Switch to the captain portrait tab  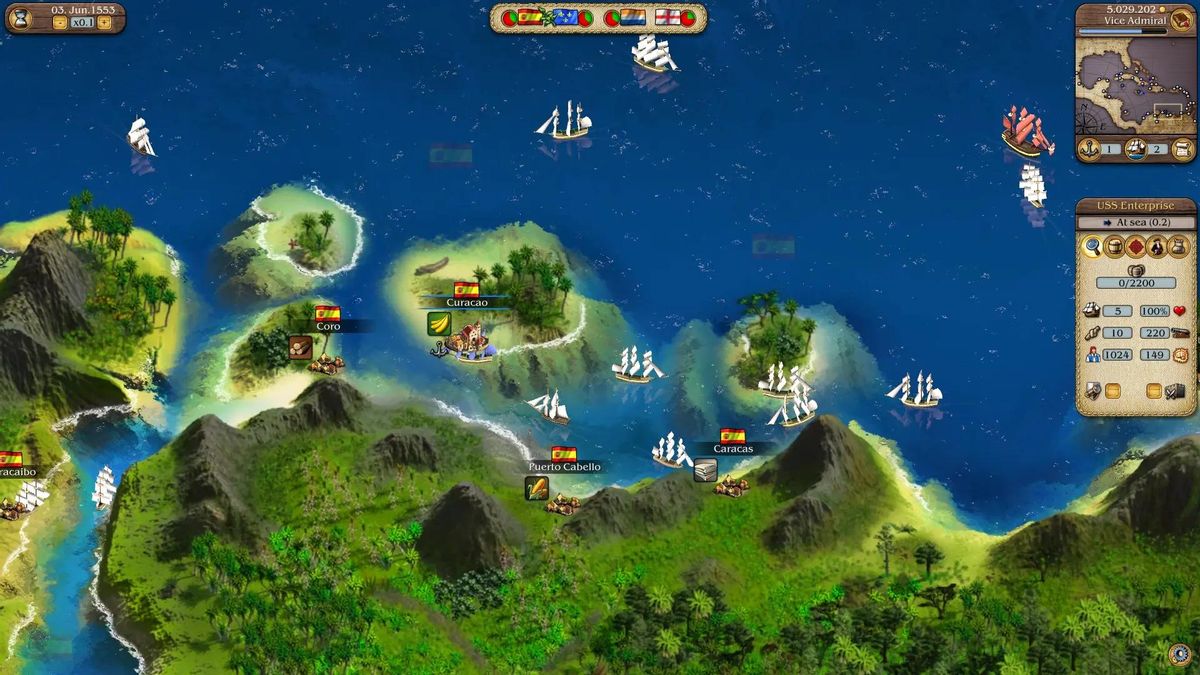pyautogui.click(x=1158, y=246)
